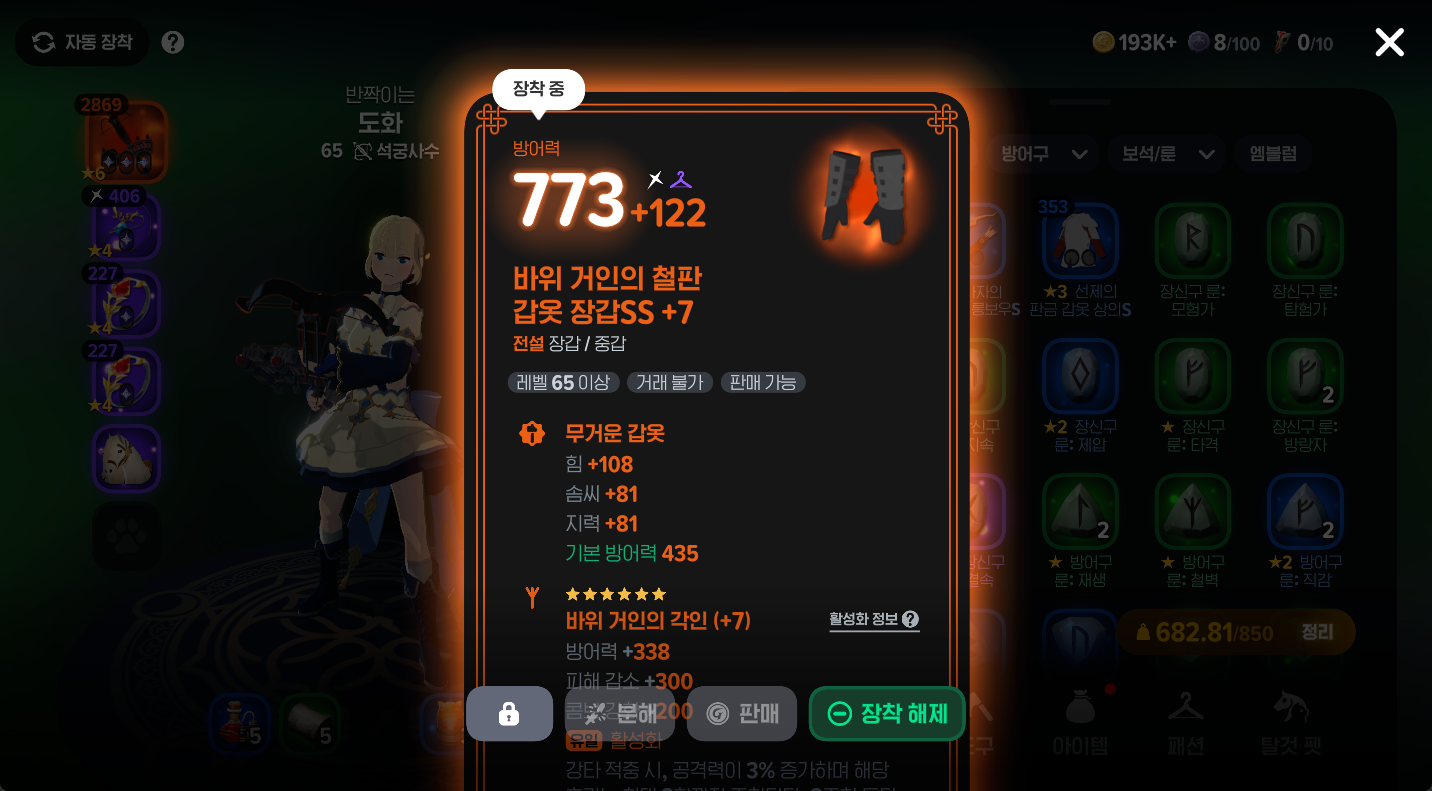Image resolution: width=1432 pixels, height=791 pixels.
Task: Open the 보석/룬 filter dropdown
Action: (1166, 154)
